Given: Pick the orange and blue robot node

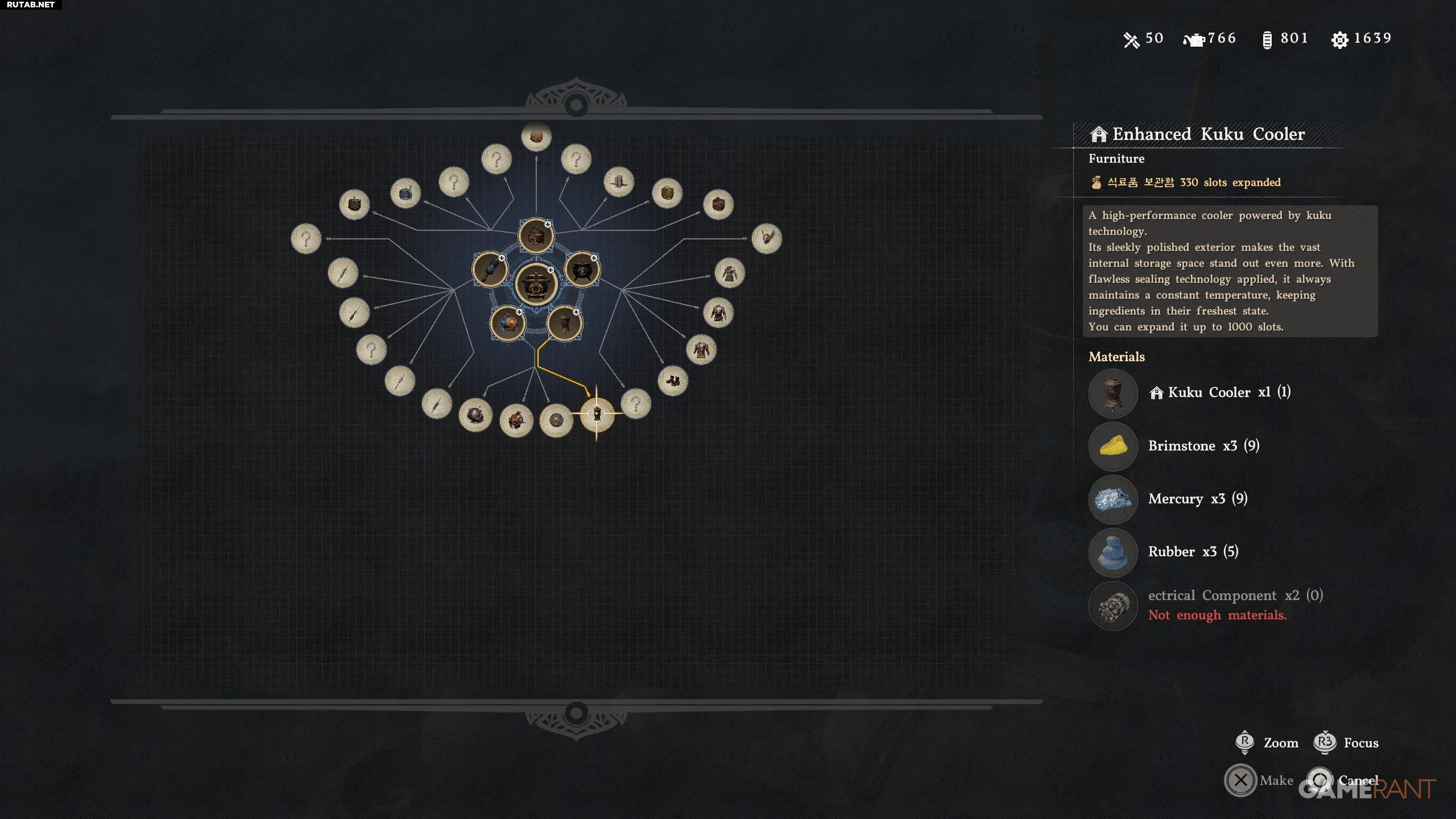Looking at the screenshot, I should tap(507, 324).
